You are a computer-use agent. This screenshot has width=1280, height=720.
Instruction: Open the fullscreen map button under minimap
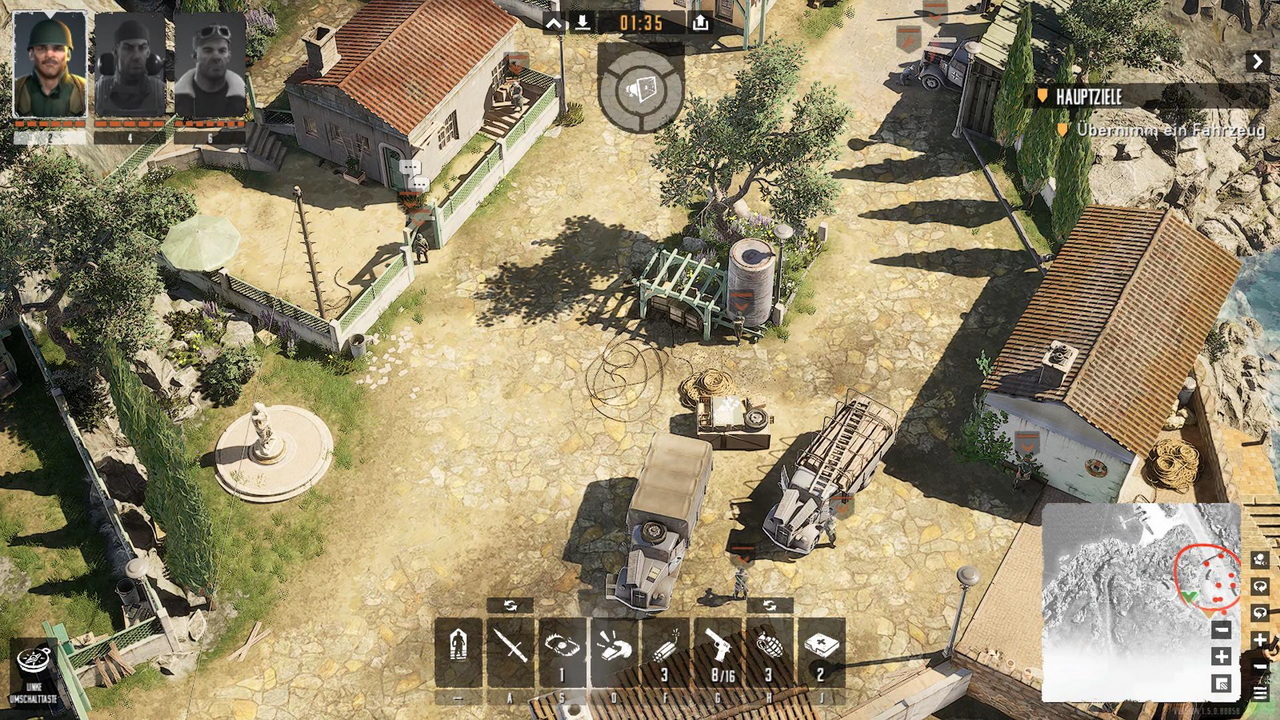point(1221,683)
